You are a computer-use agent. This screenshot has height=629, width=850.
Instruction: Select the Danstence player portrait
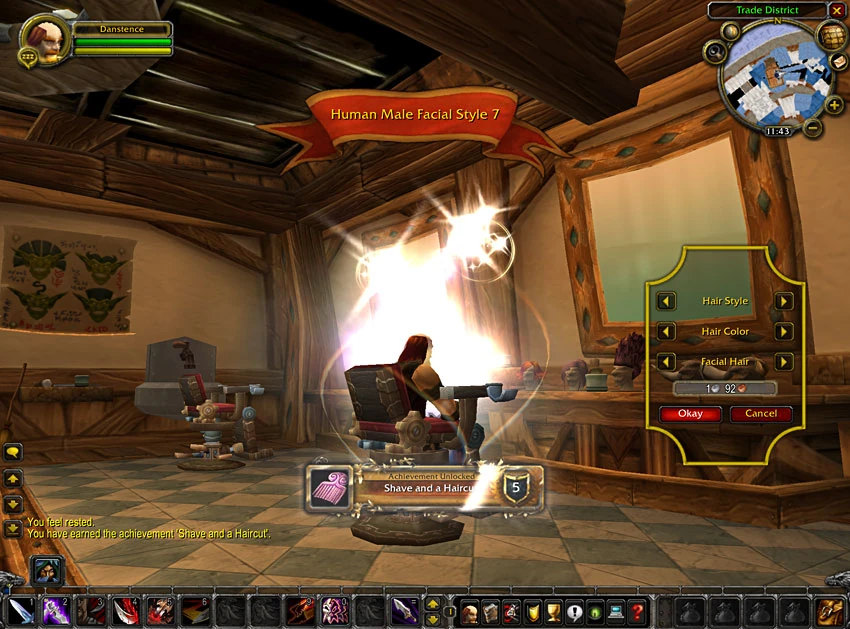click(45, 37)
